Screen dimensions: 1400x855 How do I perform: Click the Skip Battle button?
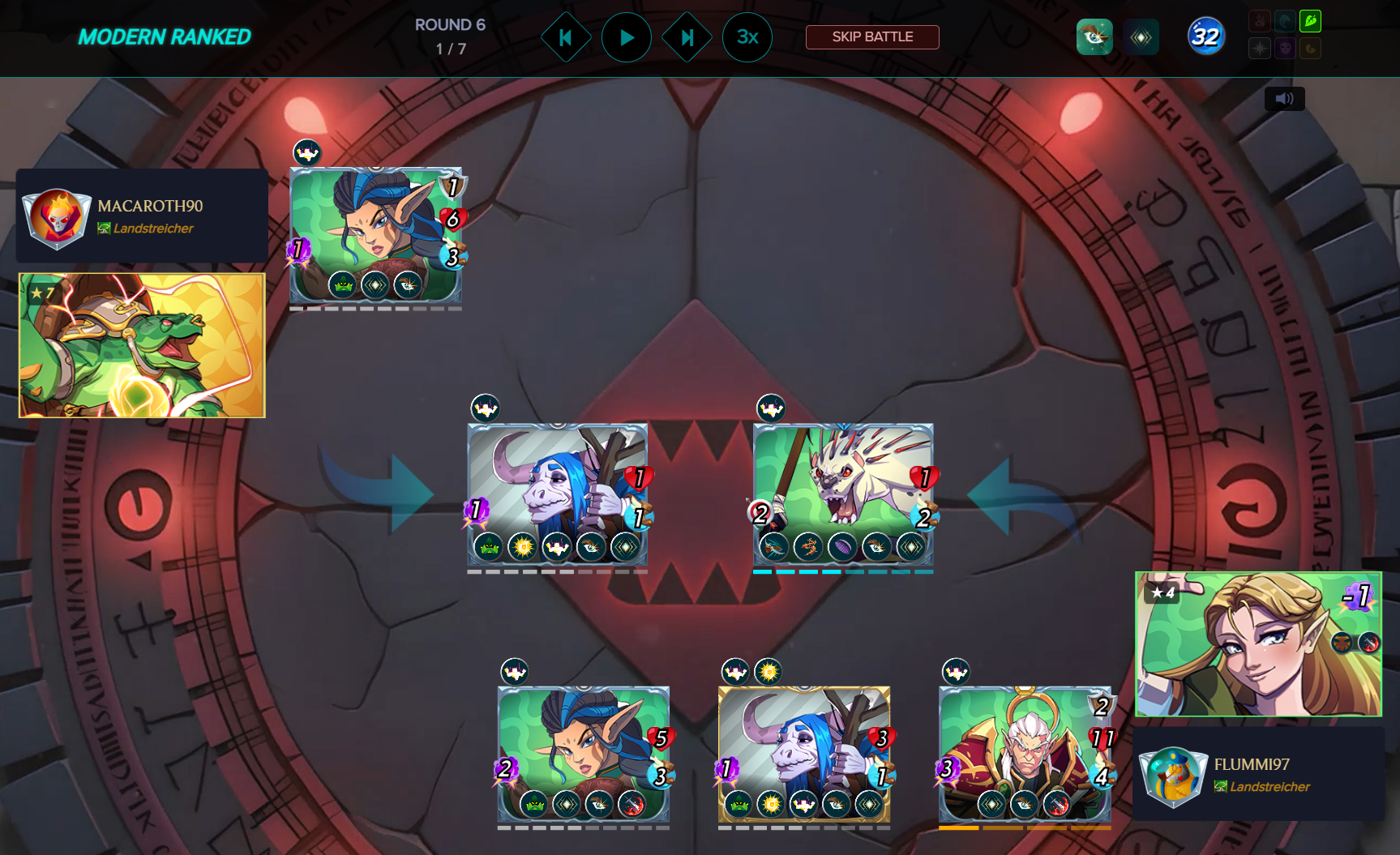872,37
